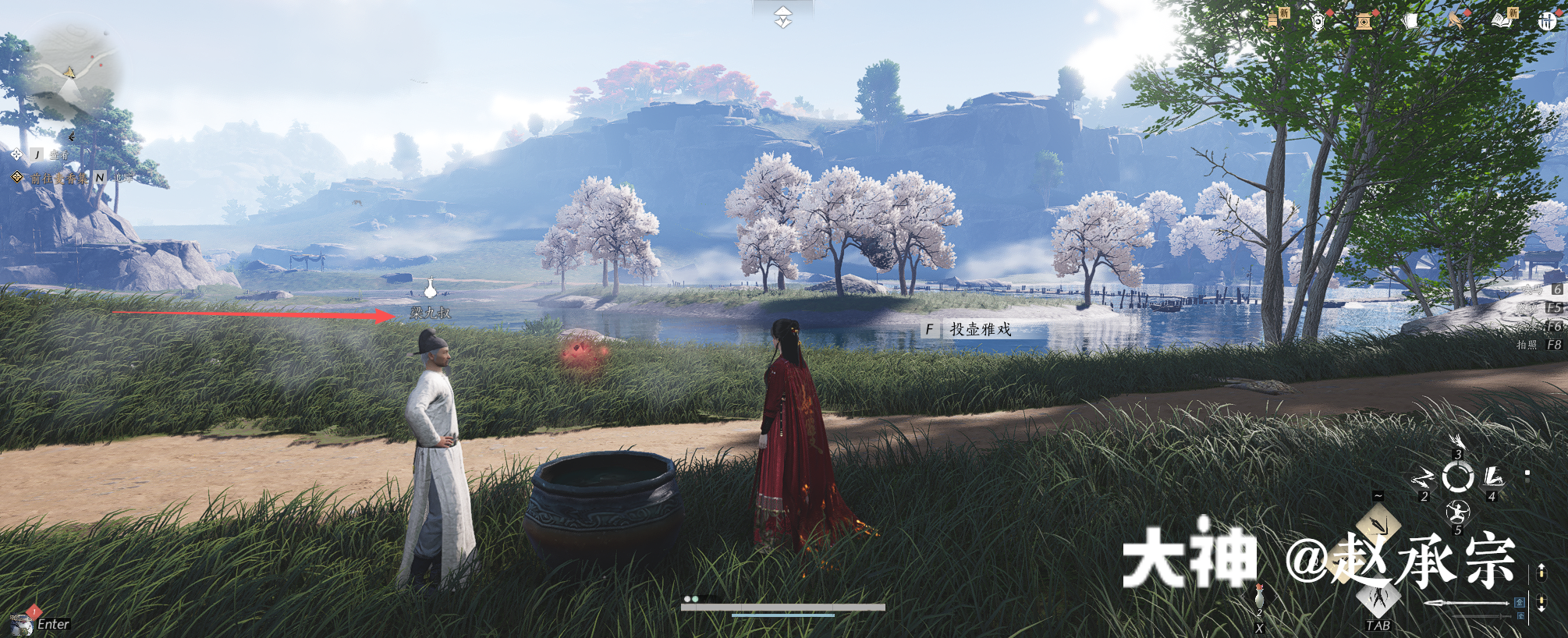Click the 拍照 photo mode shortcut
Screen dimensions: 1568x638
[1538, 345]
